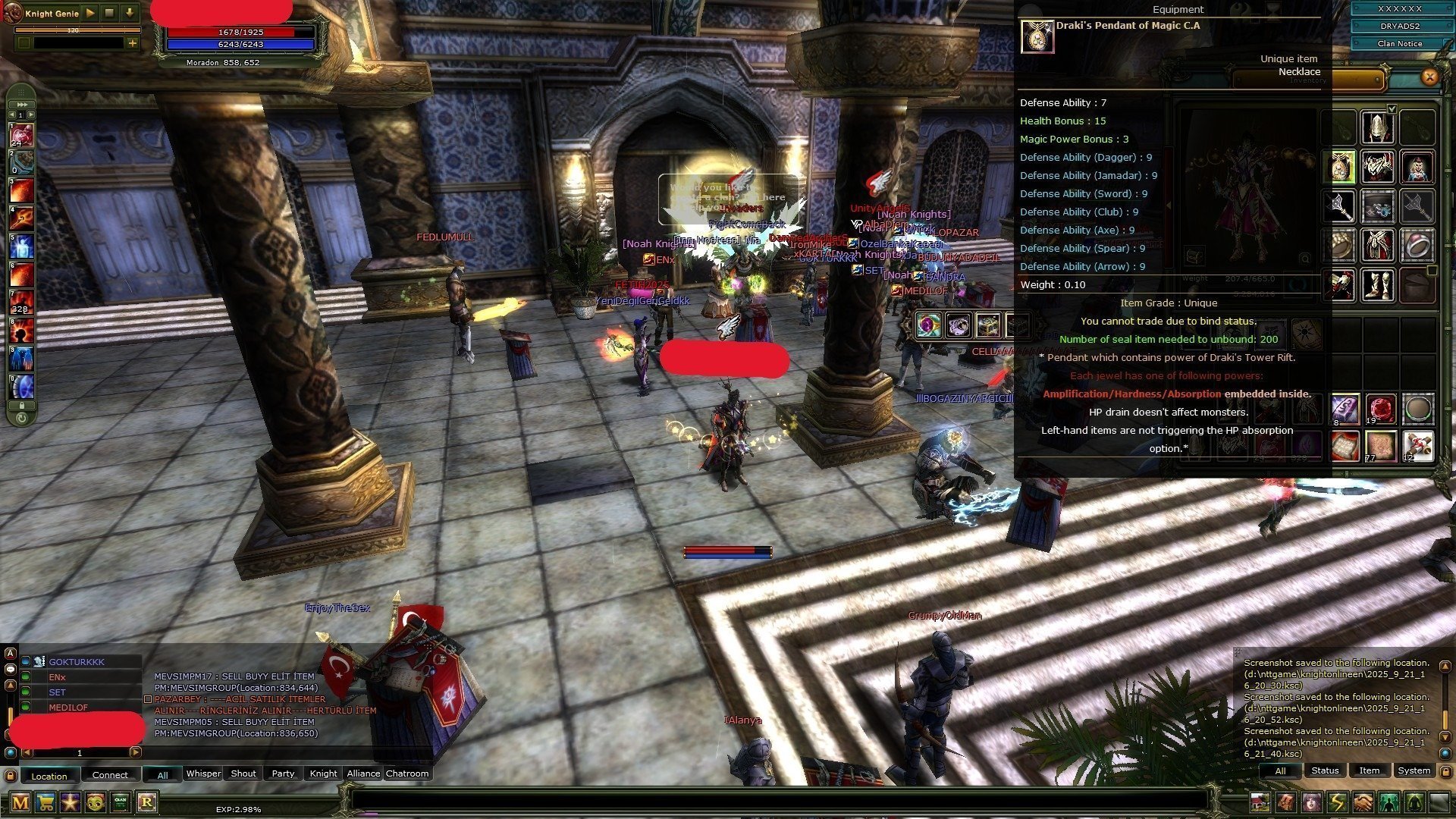The image size is (1456, 819).
Task: Close the inventory window
Action: [x=1429, y=77]
